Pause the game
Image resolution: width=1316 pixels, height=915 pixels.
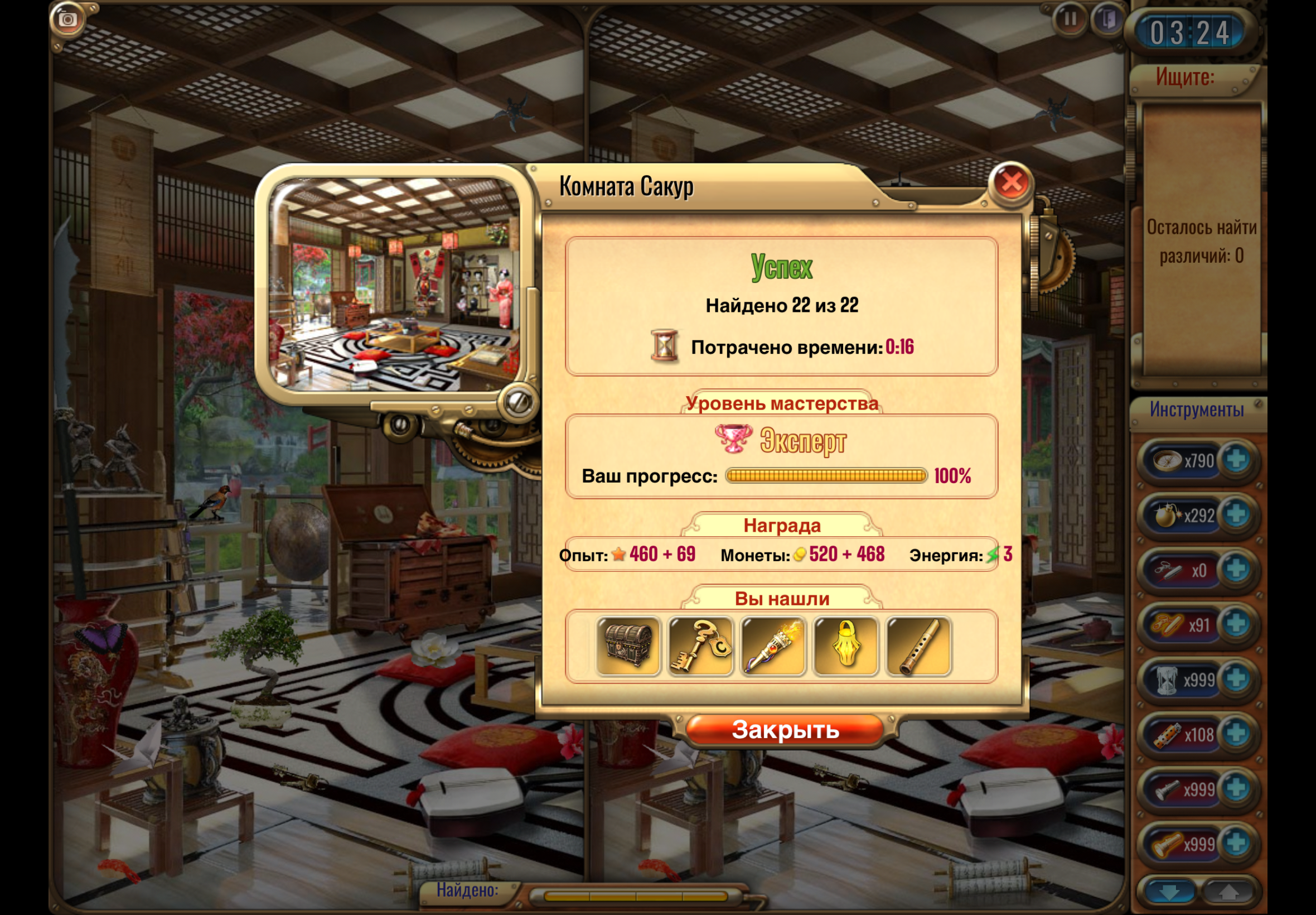(x=1069, y=20)
